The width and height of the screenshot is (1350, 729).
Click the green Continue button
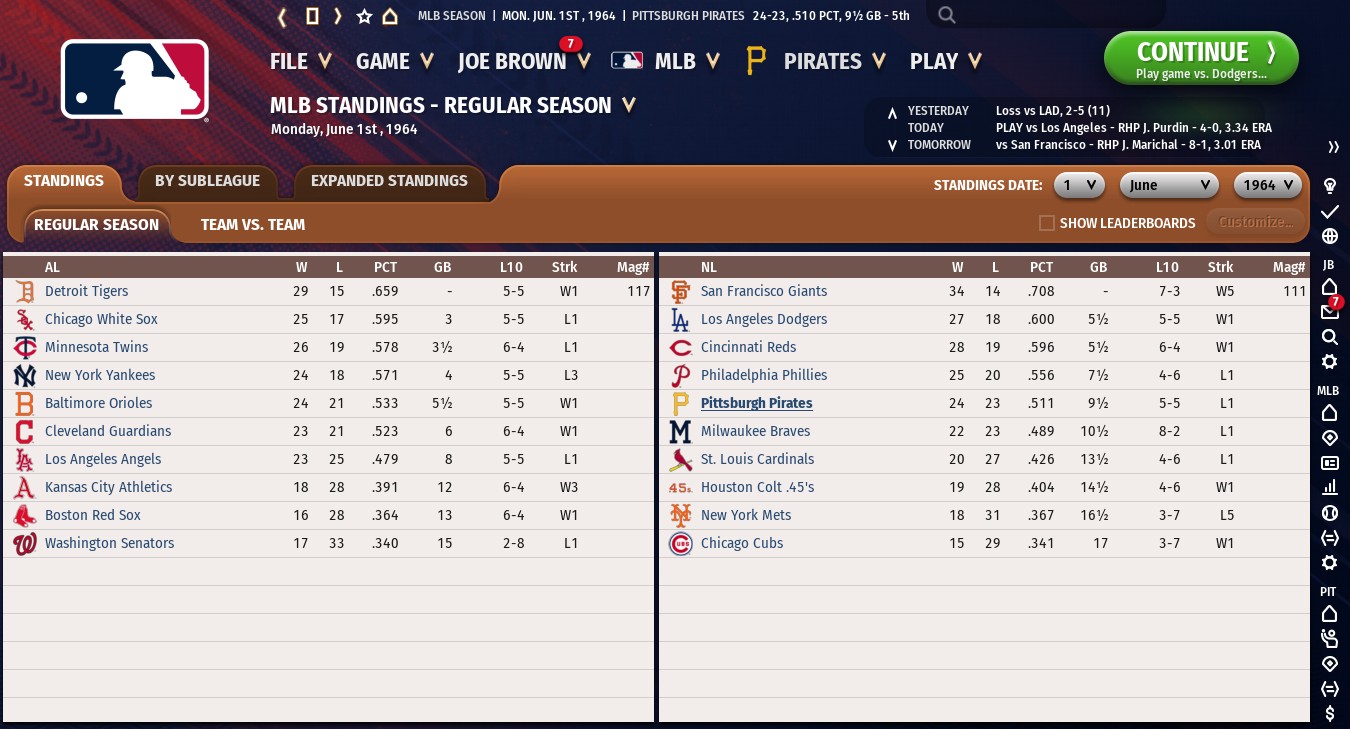click(x=1200, y=58)
